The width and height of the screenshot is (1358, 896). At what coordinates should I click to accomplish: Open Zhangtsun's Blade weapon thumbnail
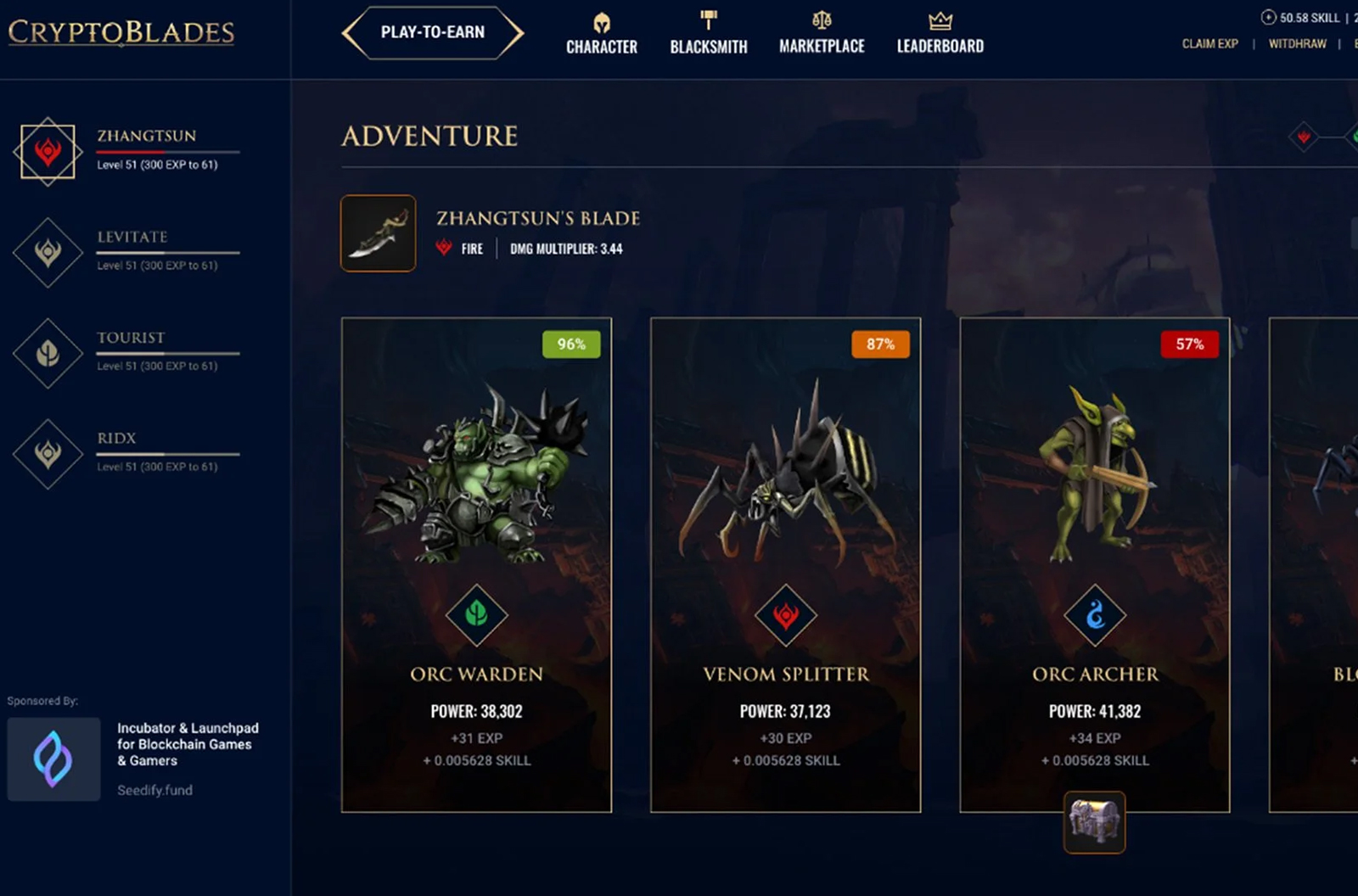coord(377,234)
